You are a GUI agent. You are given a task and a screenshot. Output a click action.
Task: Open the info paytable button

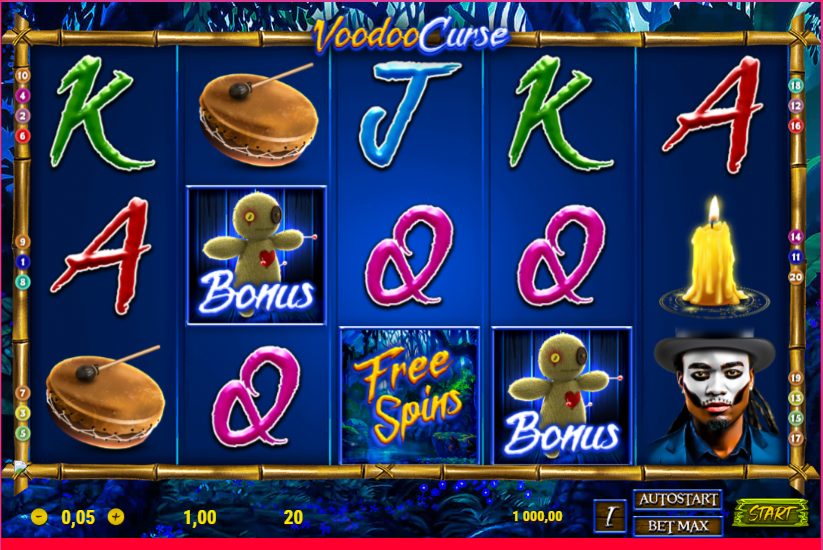(609, 516)
